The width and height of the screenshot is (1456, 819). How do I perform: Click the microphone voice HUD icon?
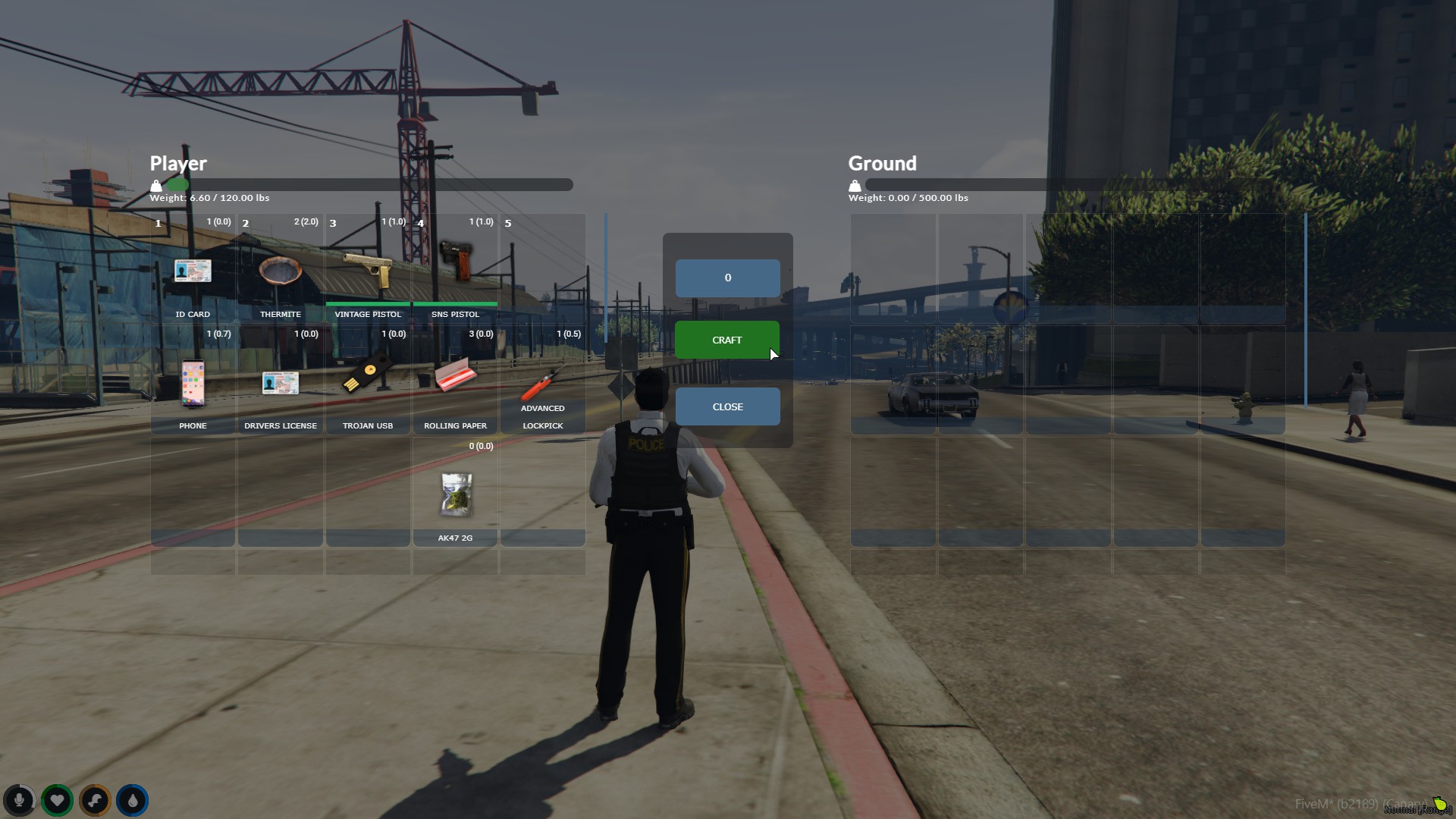coord(19,800)
